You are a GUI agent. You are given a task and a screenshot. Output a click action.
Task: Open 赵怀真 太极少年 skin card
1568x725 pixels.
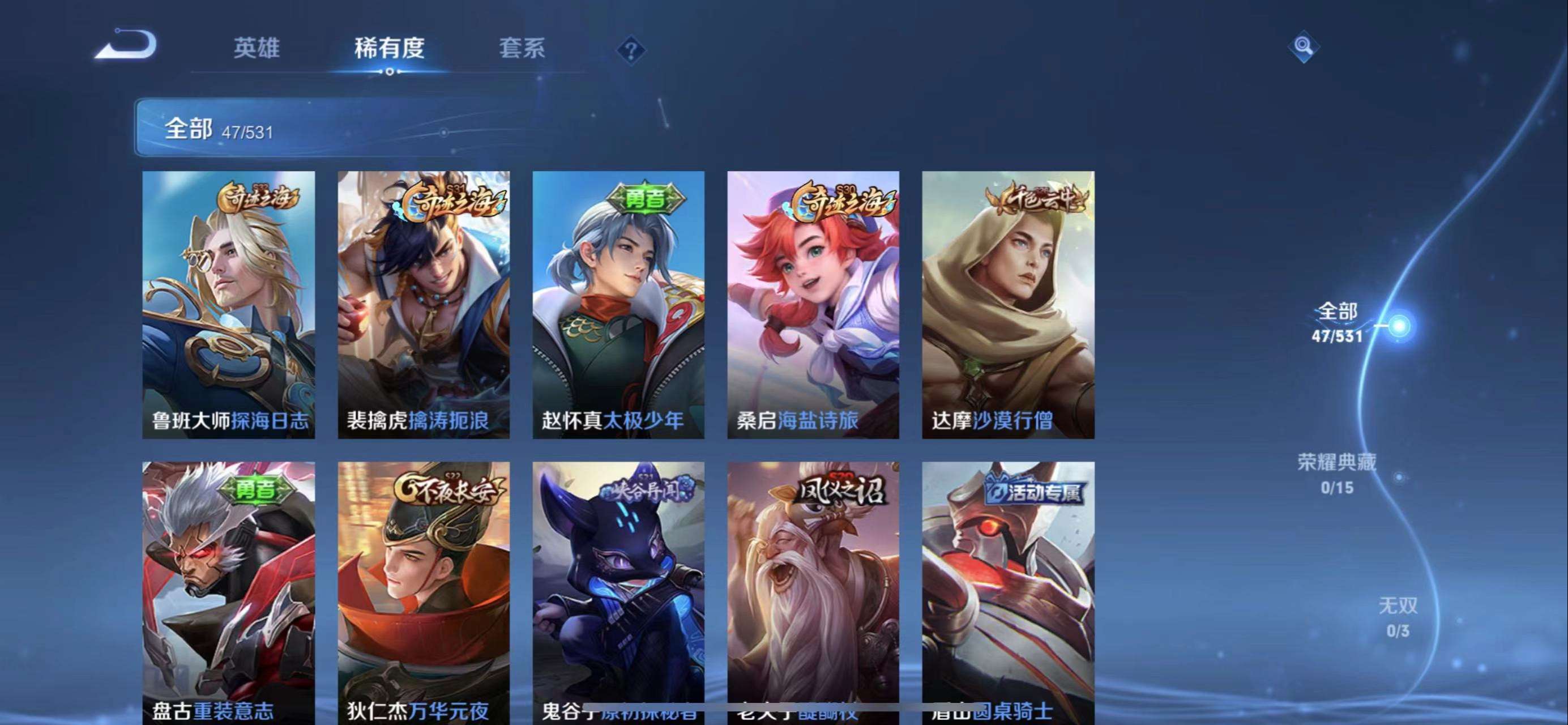point(618,304)
